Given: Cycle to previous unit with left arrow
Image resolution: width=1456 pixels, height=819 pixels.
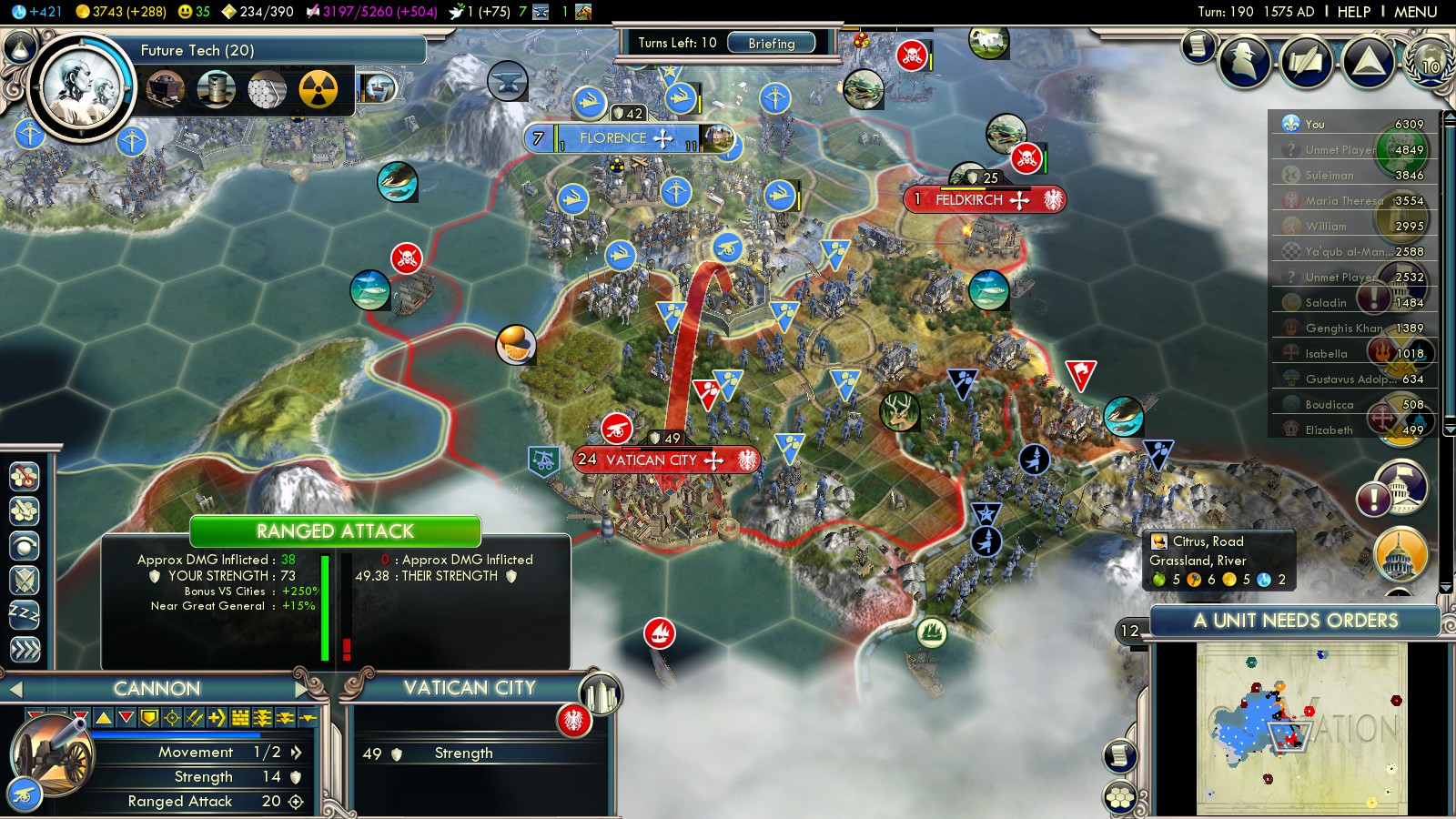Looking at the screenshot, I should pos(15,689).
